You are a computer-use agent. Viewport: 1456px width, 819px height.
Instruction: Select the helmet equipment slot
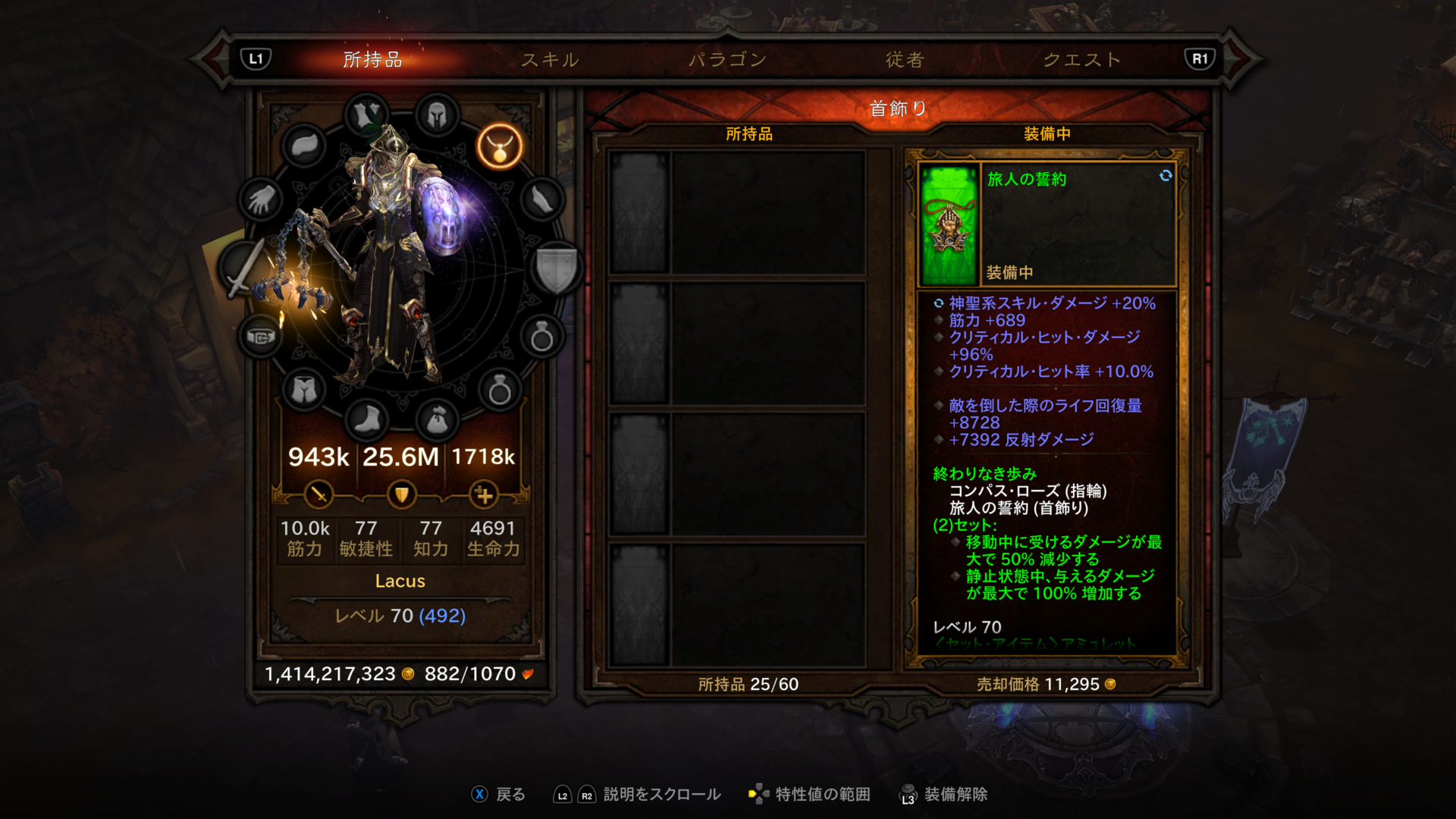coord(437,116)
